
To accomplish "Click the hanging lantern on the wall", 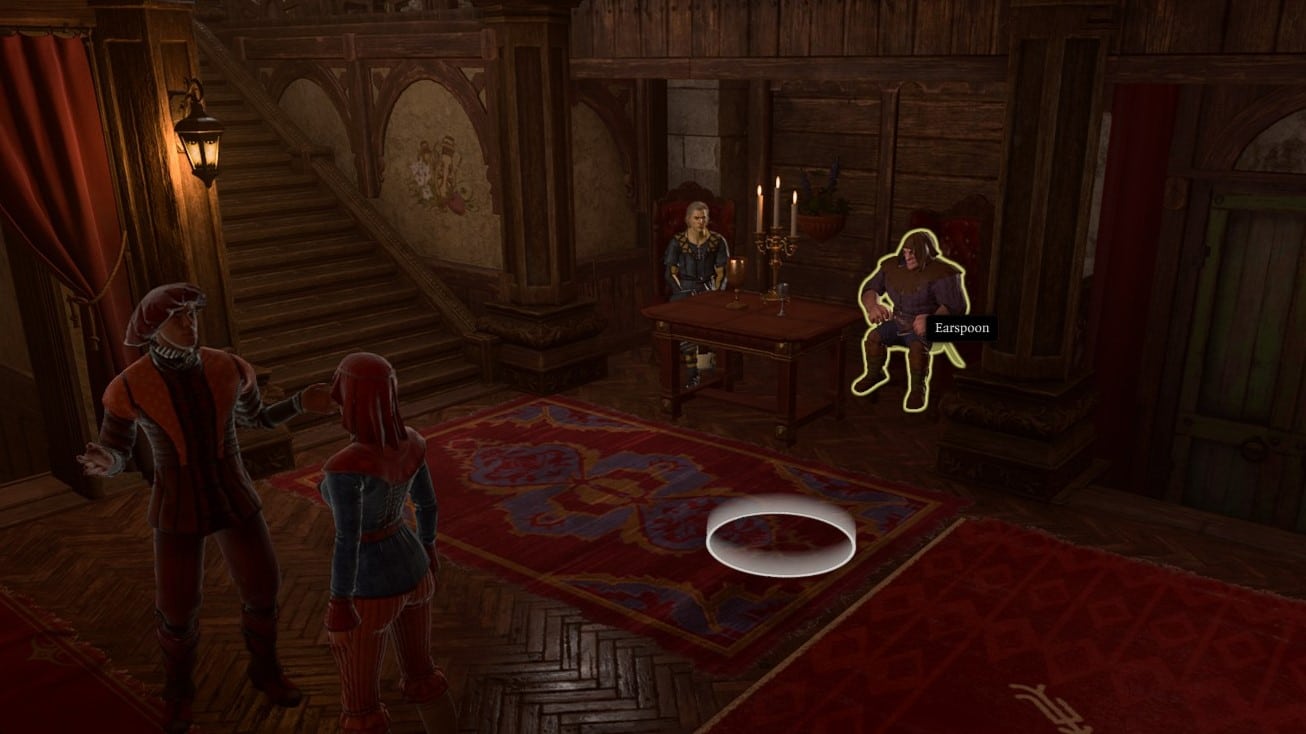I will (203, 145).
